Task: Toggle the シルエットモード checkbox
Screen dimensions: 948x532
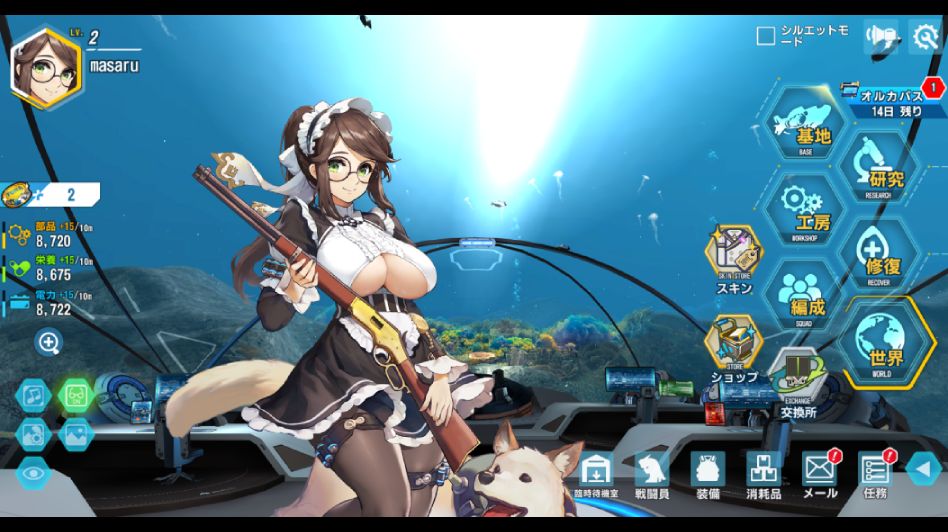Action: [x=766, y=37]
